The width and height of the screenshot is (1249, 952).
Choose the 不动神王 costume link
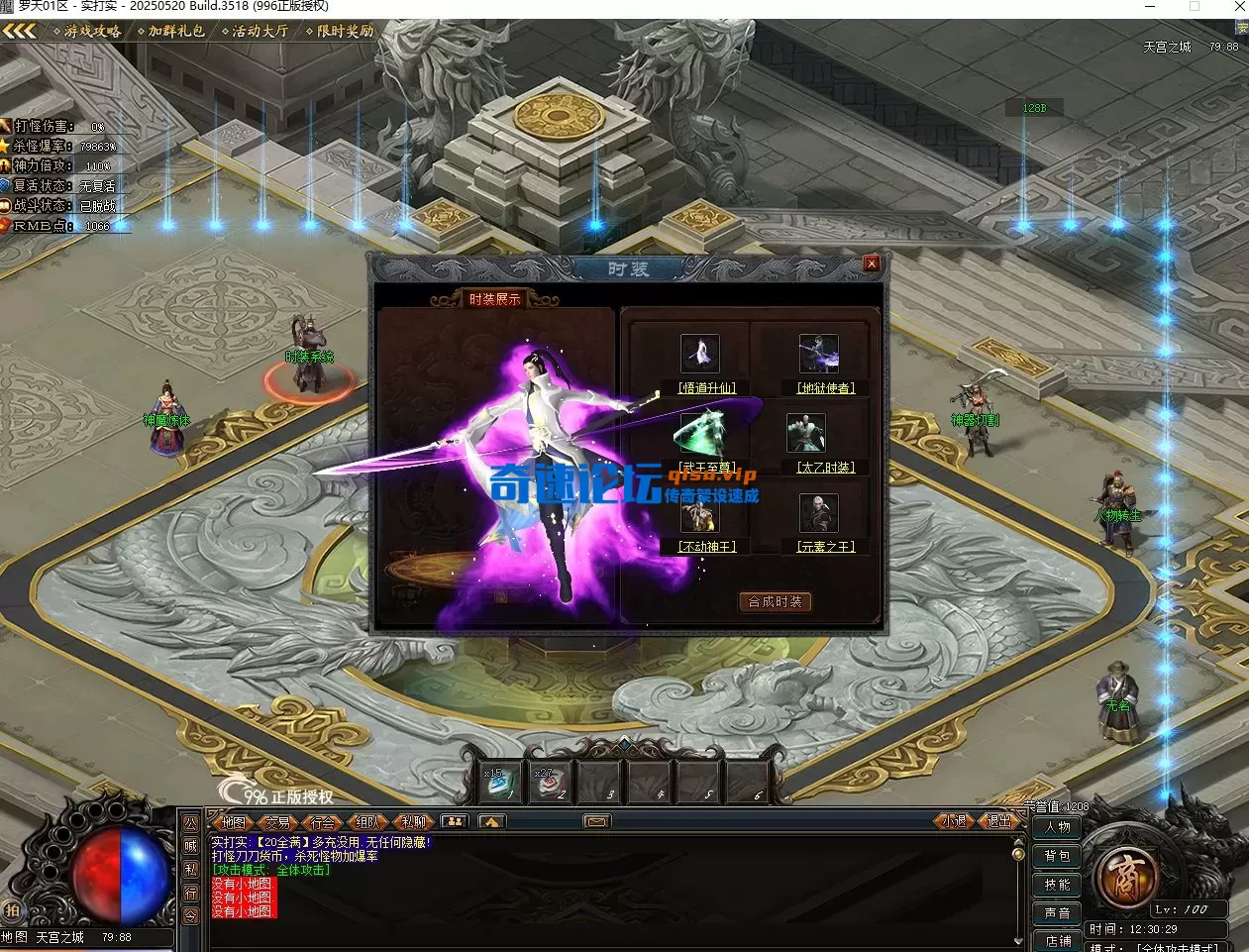(707, 547)
